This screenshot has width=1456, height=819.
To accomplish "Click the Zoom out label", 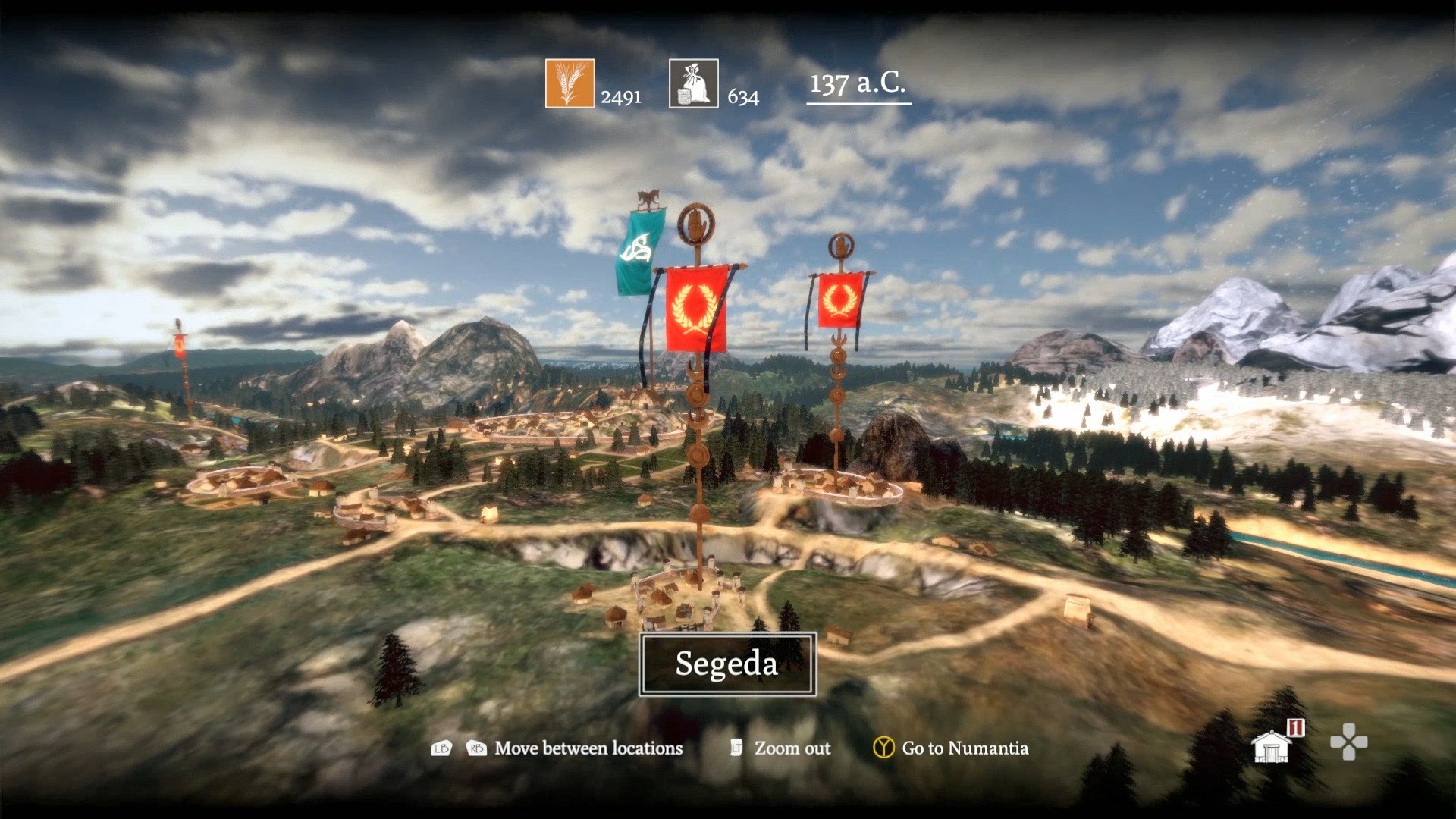I will (792, 748).
